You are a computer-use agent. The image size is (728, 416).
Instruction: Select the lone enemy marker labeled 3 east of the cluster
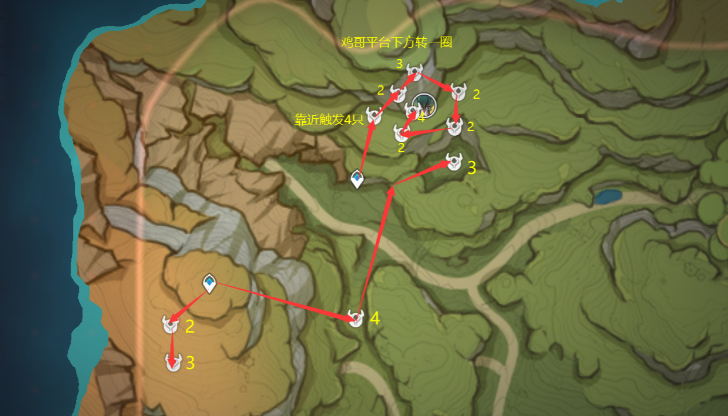454,164
